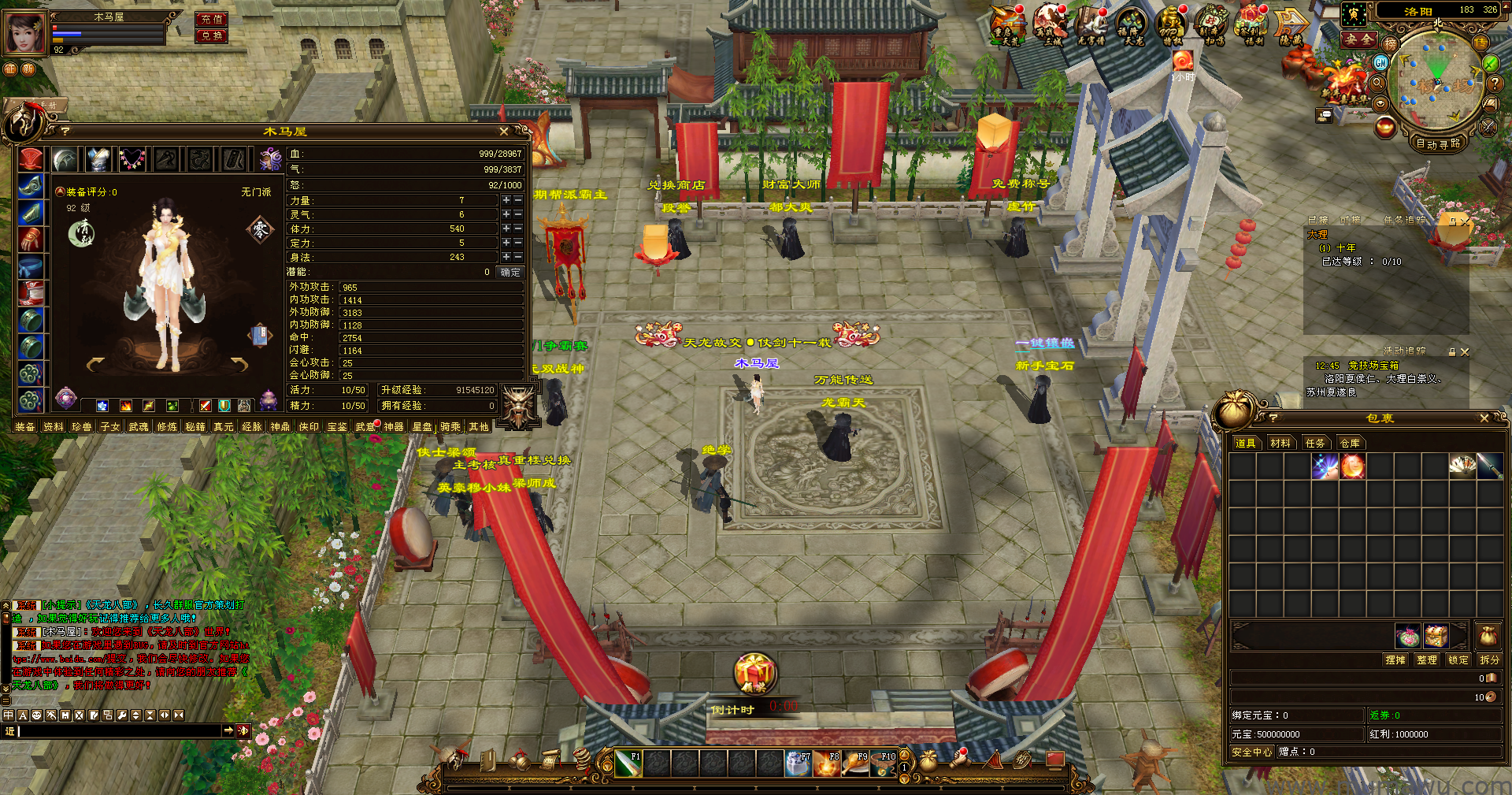Switch to the 材料 bag tab
The height and width of the screenshot is (795, 1512).
click(x=1280, y=443)
